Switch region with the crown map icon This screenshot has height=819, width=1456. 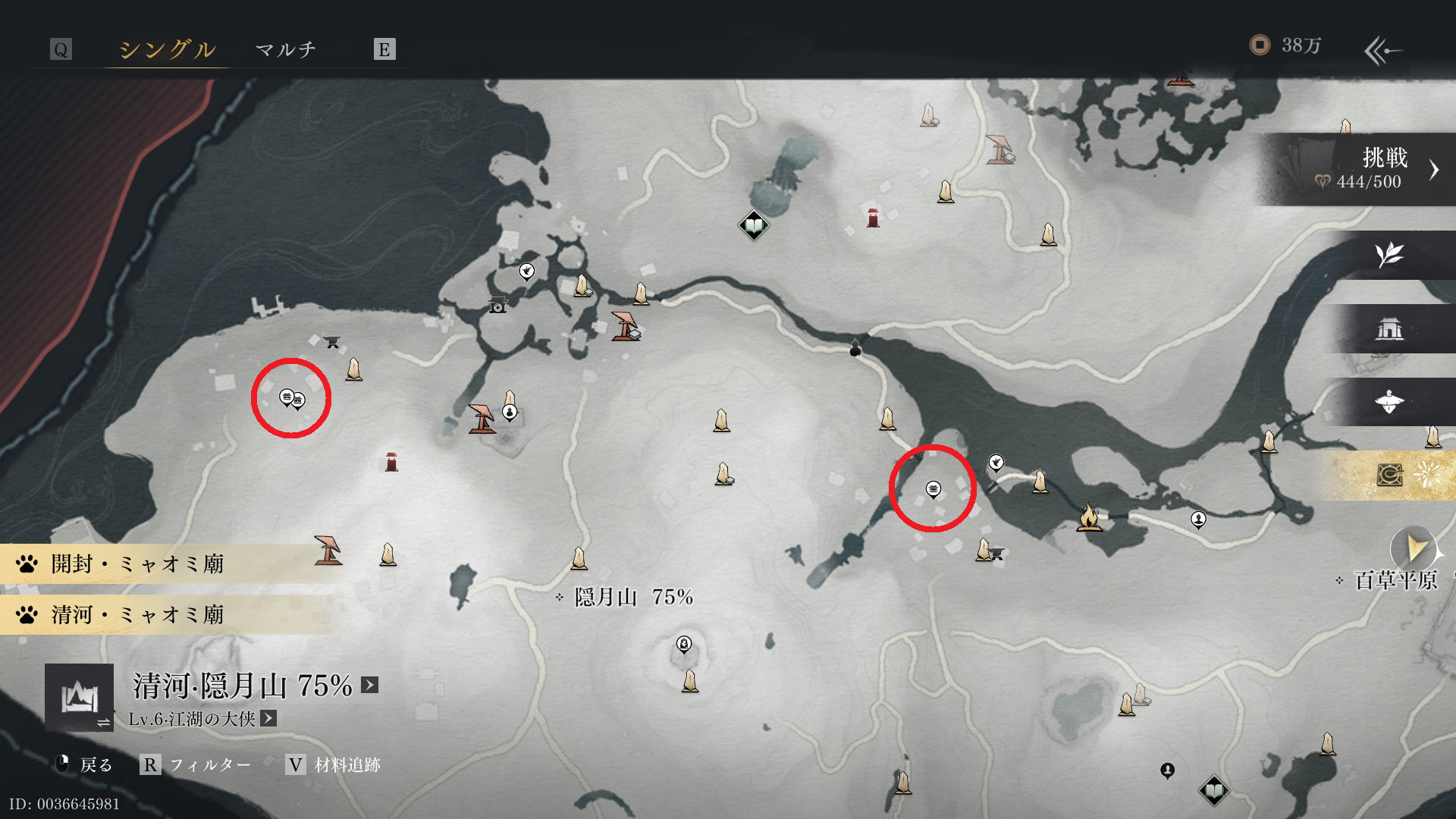point(80,697)
